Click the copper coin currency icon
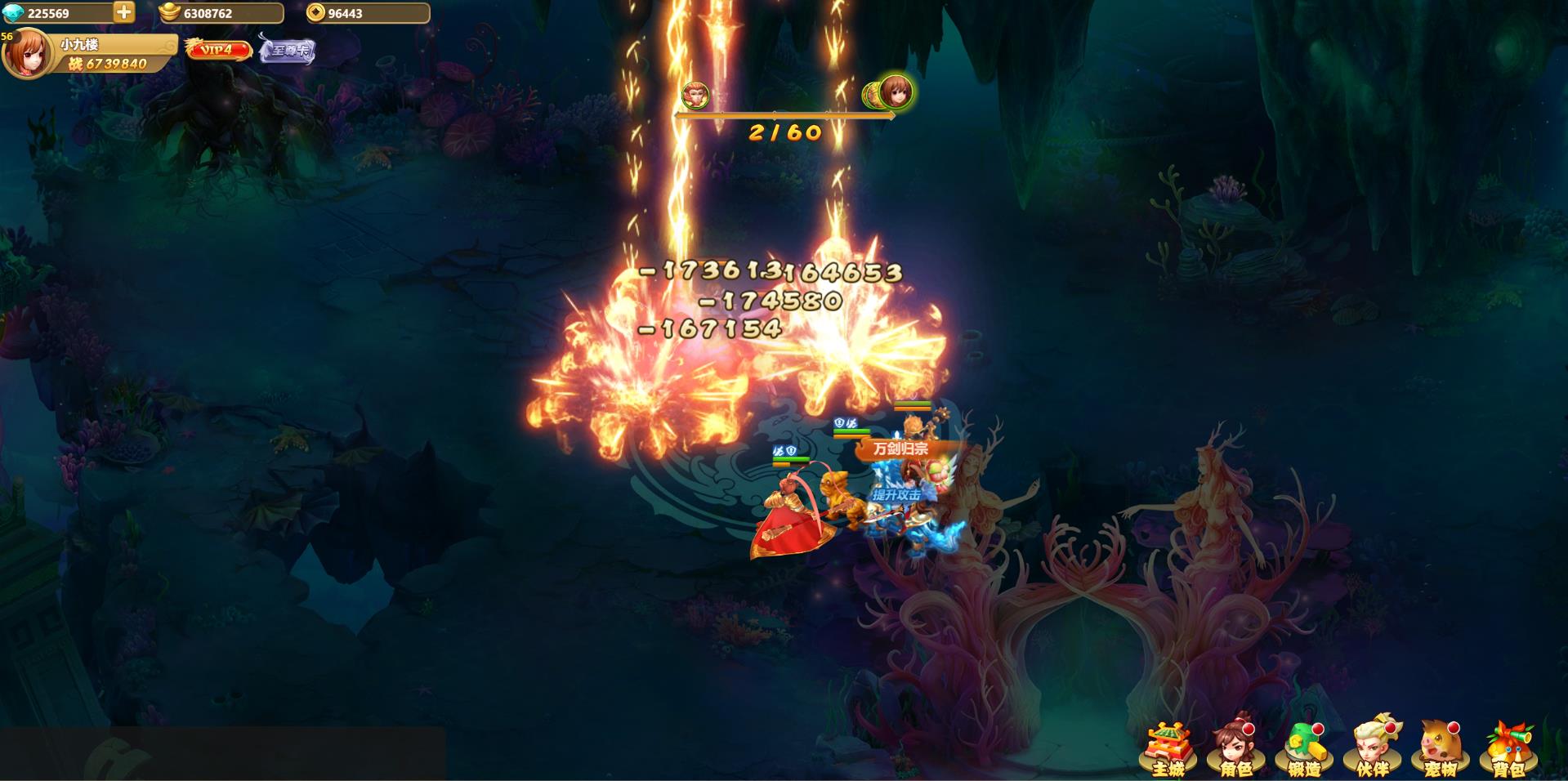Screen dimensions: 1568x781 (x=313, y=12)
